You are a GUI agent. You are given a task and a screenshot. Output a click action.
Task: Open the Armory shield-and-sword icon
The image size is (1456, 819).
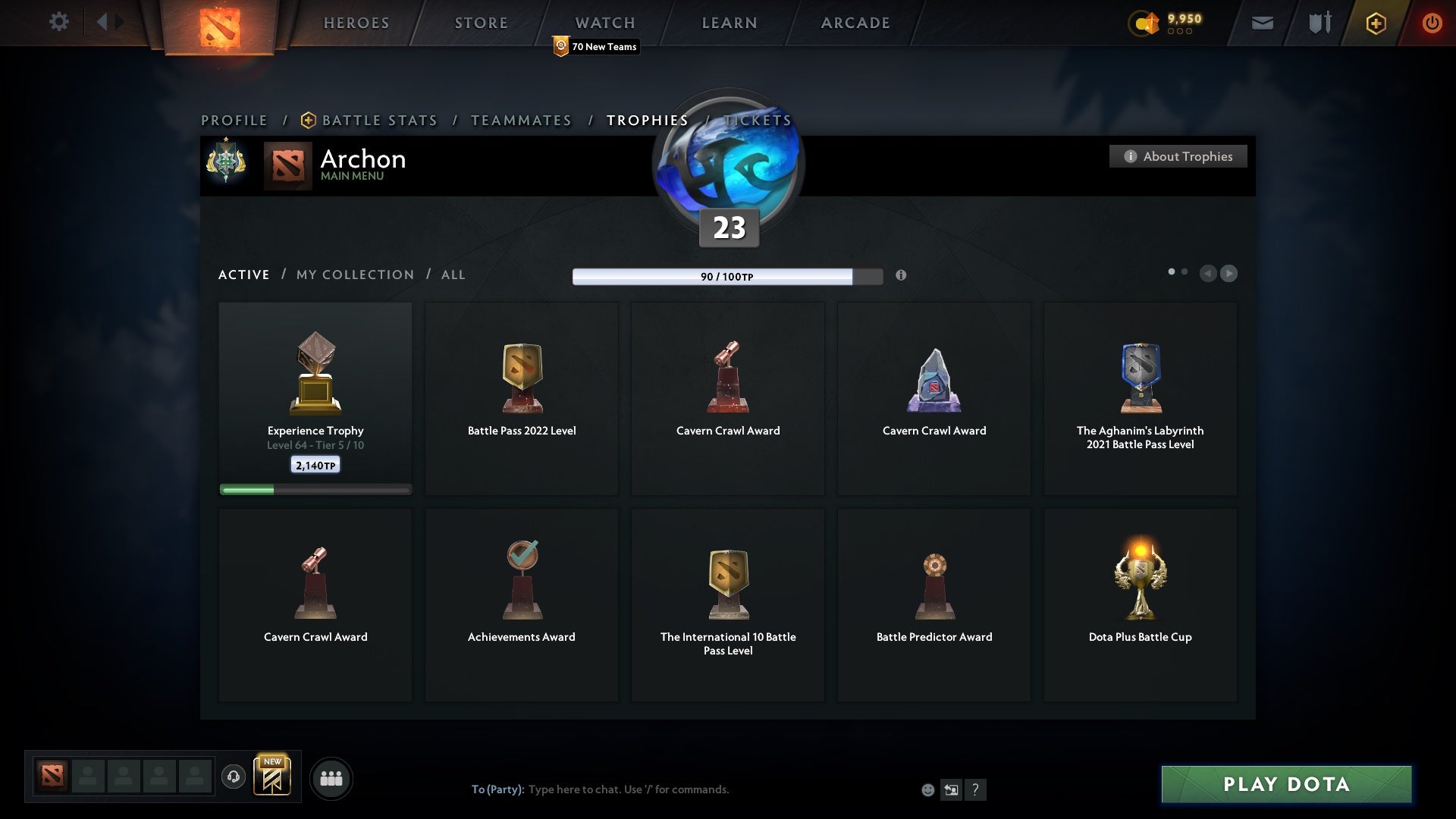point(1318,23)
